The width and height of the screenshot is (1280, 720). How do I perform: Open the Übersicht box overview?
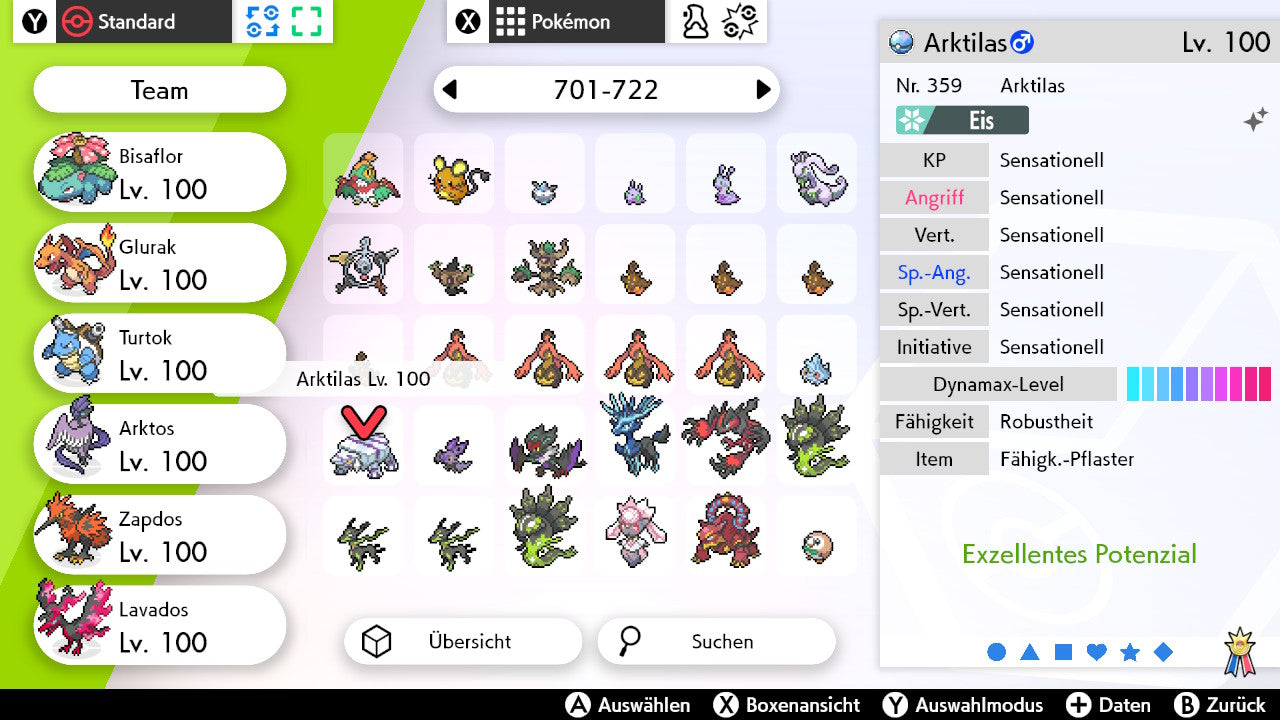(x=462, y=642)
